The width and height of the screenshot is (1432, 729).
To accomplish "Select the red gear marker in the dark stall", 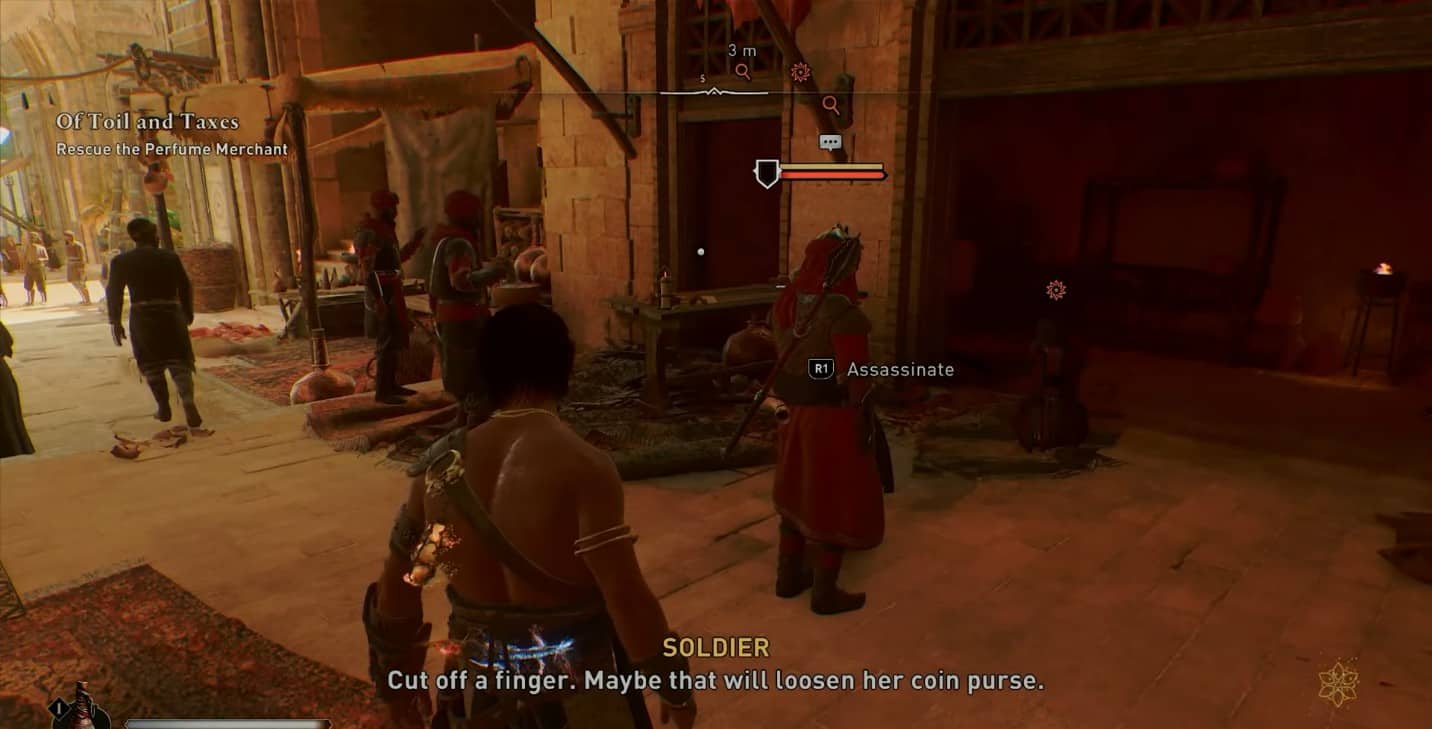I will pos(1055,290).
